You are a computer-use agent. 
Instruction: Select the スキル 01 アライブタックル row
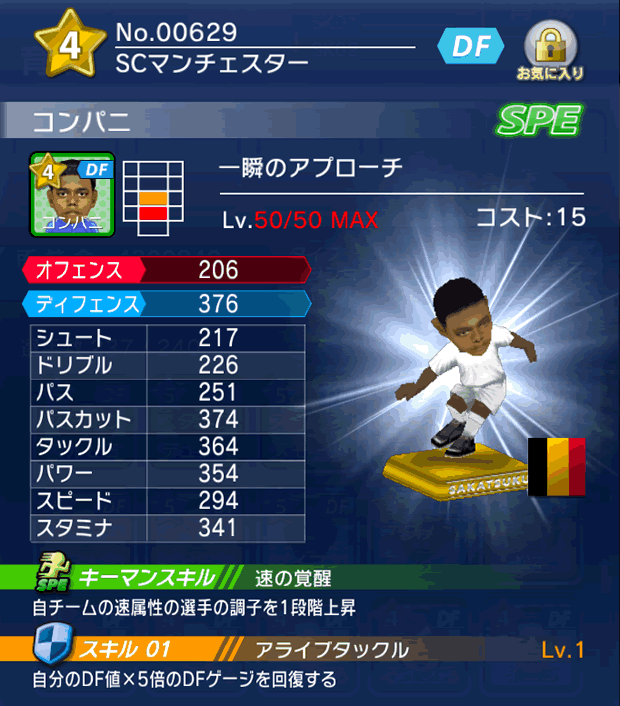point(310,650)
